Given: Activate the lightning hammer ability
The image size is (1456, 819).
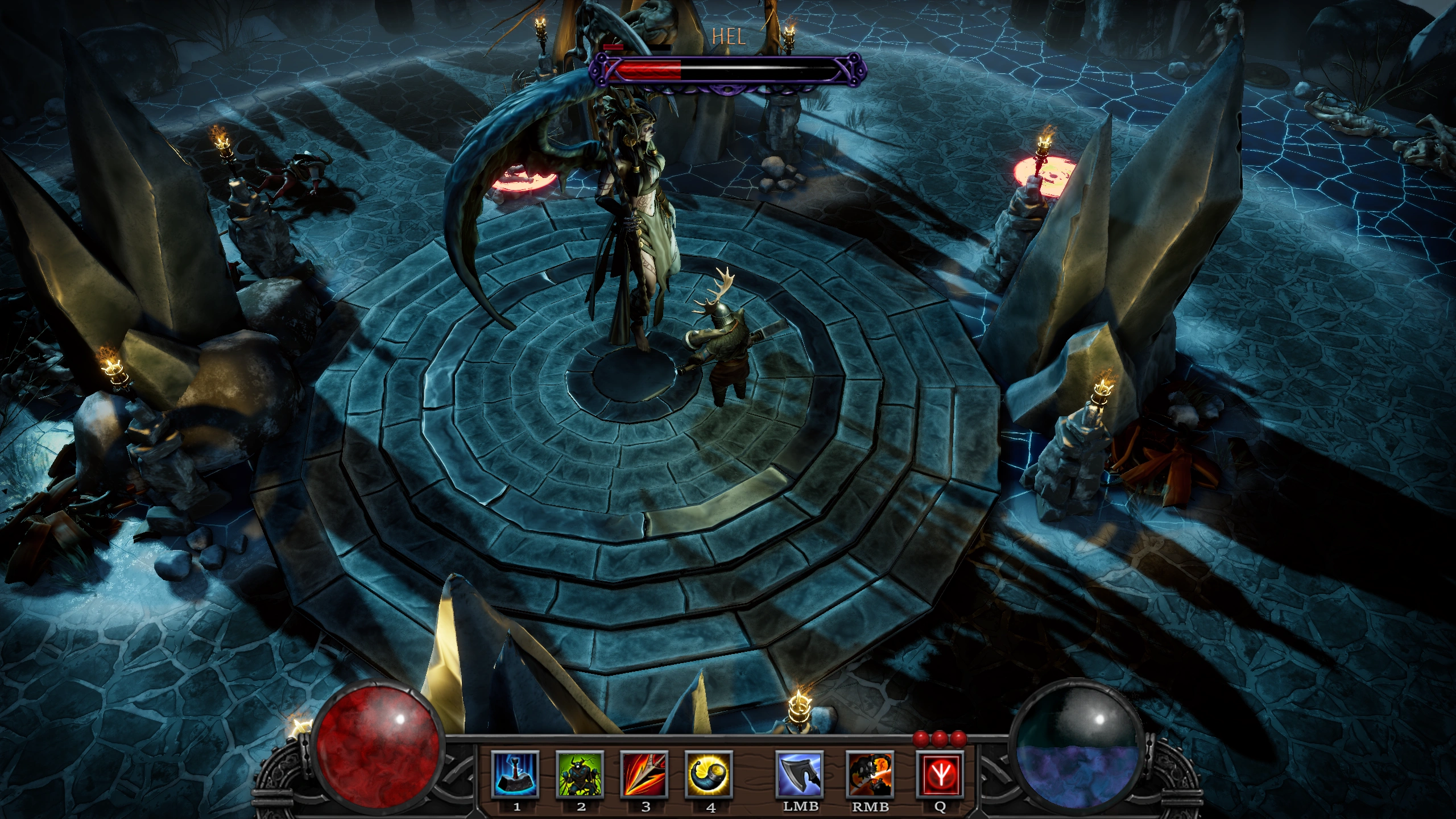Looking at the screenshot, I should coord(515,774).
